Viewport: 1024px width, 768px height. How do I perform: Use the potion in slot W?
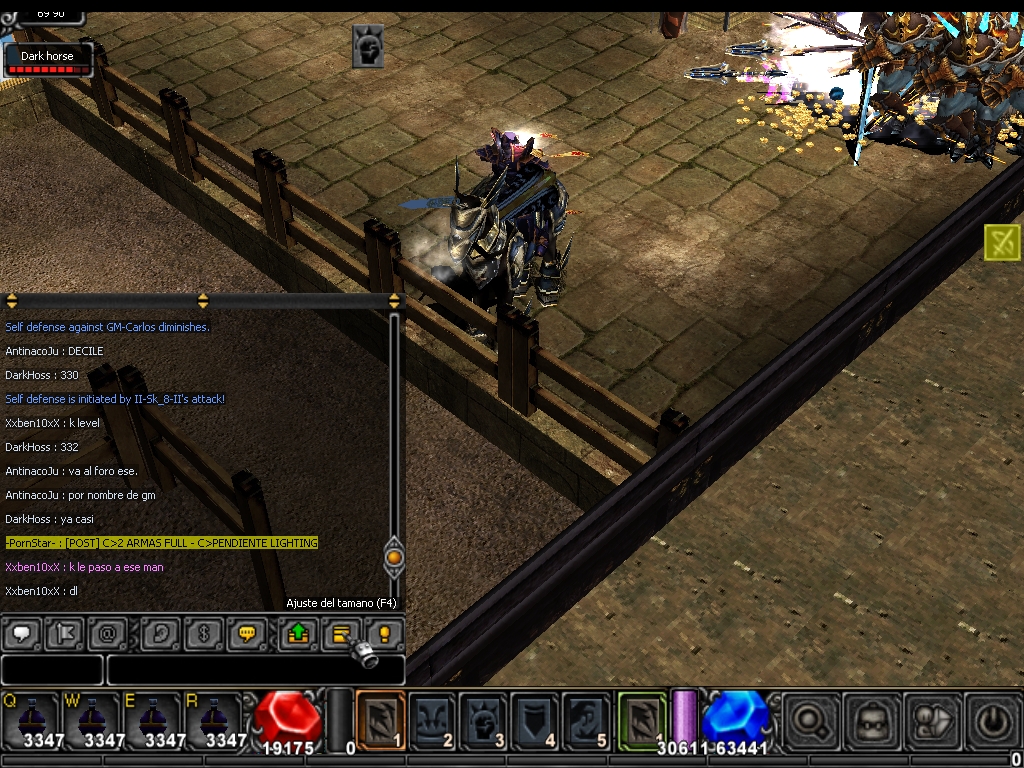(x=90, y=718)
